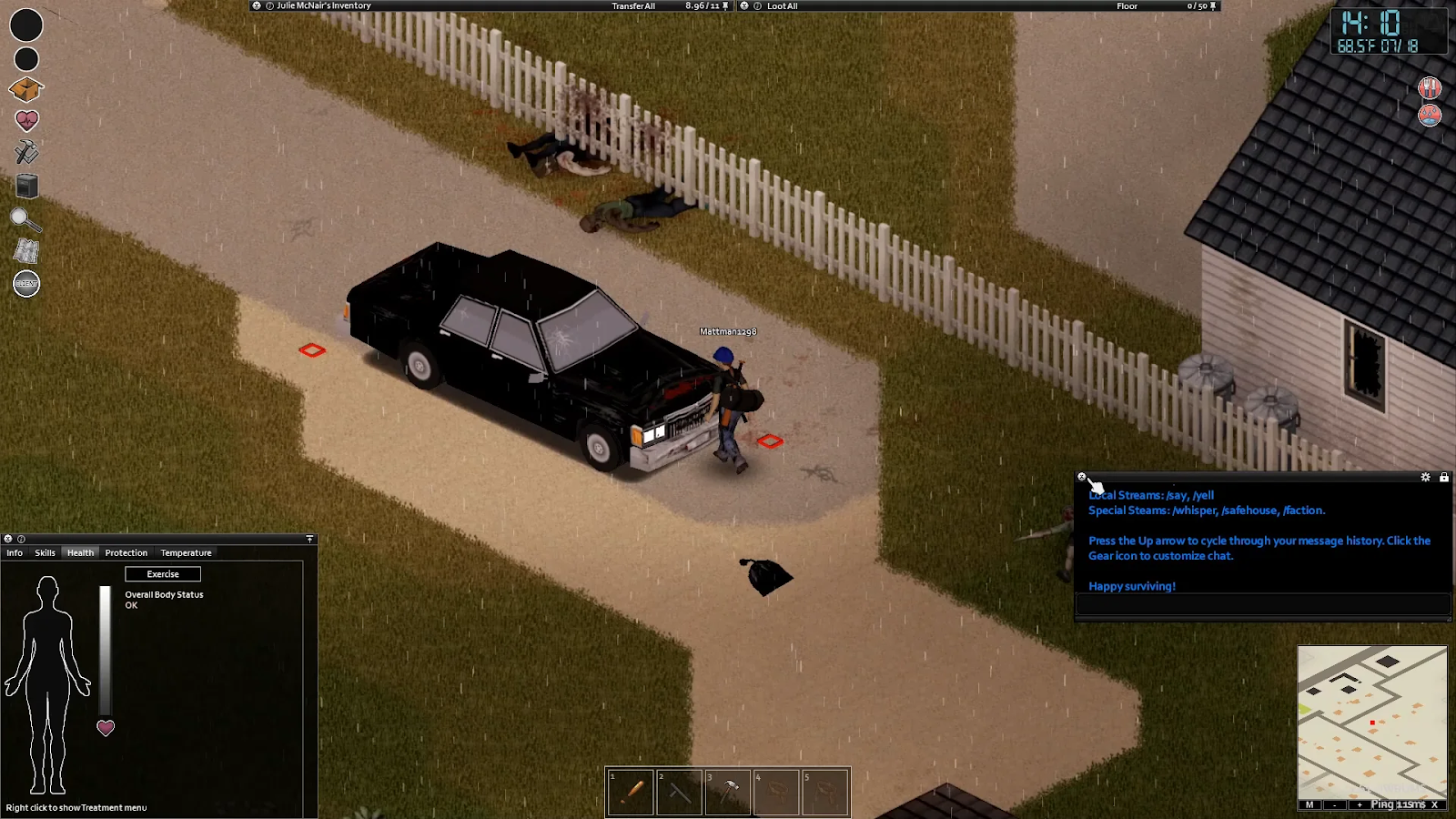Open the Client button in sidebar
Viewport: 1456px width, 819px height.
26,284
